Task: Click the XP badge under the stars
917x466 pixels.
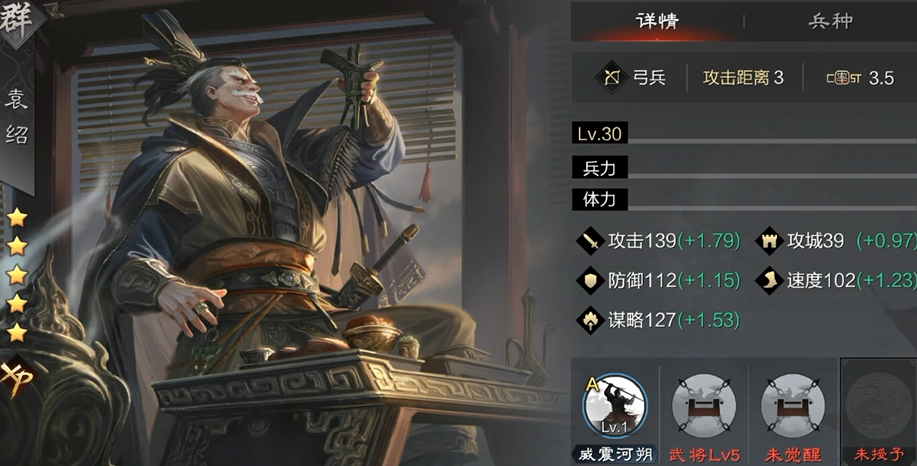Action: 17,379
